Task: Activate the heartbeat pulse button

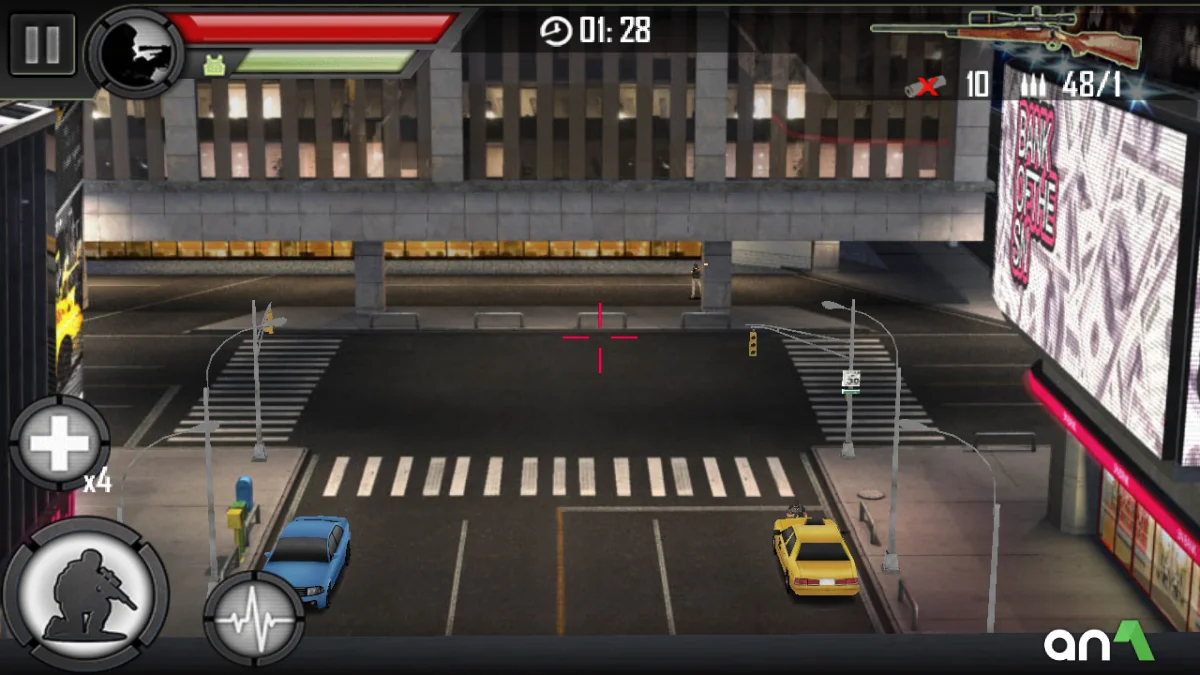Action: (254, 619)
